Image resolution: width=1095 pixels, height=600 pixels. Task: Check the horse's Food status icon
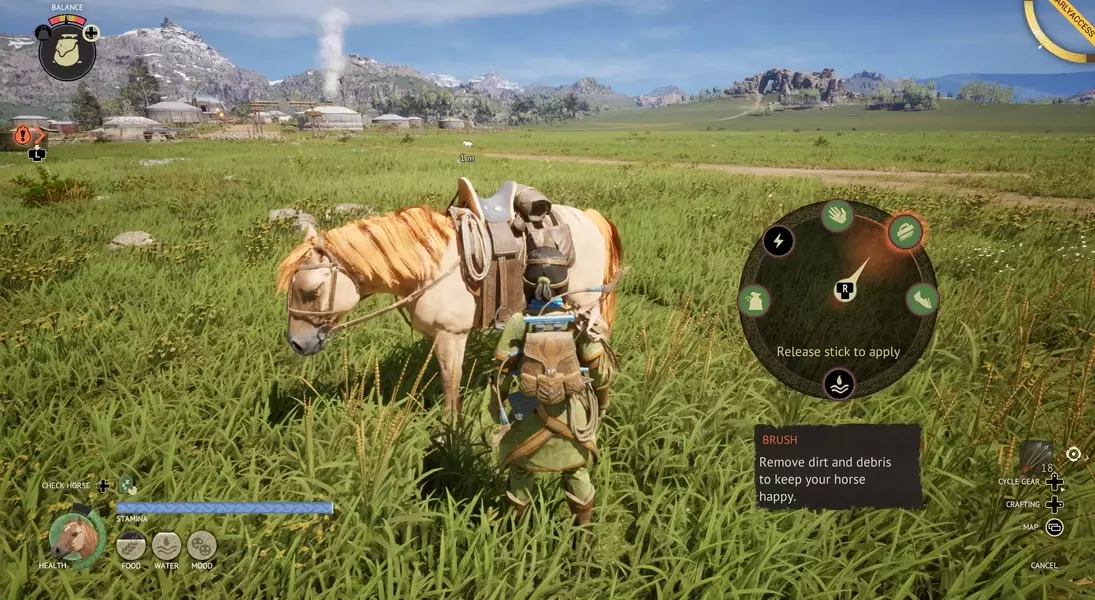pyautogui.click(x=131, y=546)
